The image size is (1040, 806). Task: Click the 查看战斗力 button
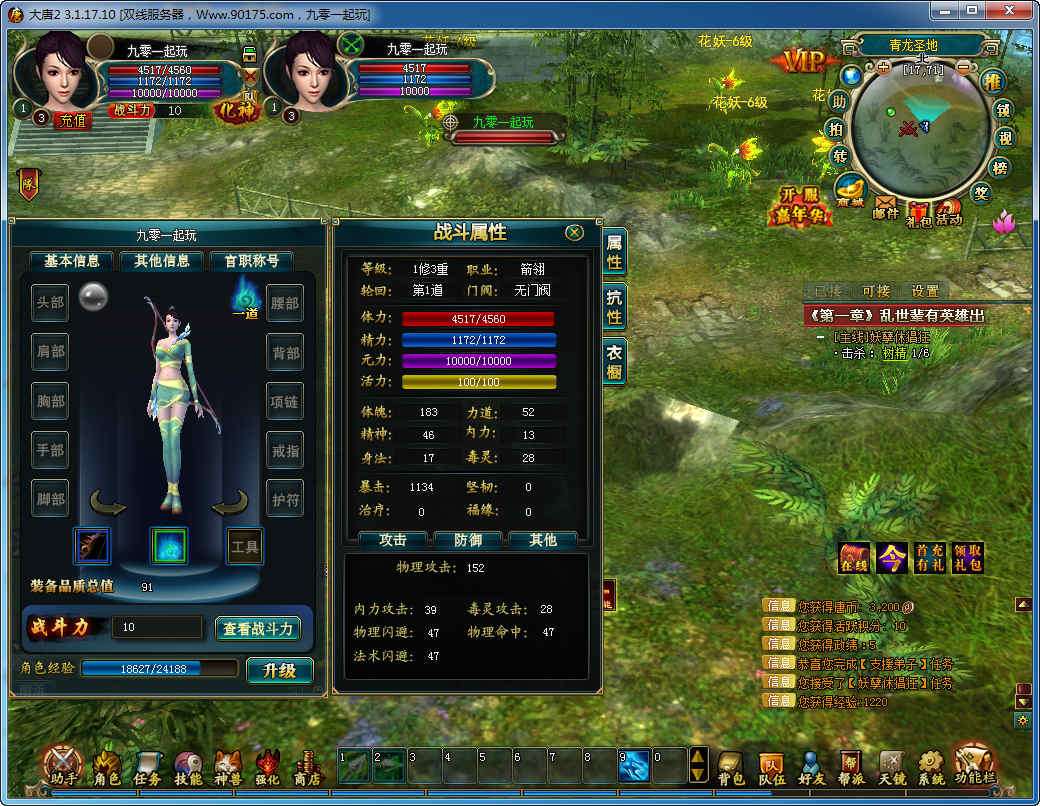pos(258,628)
